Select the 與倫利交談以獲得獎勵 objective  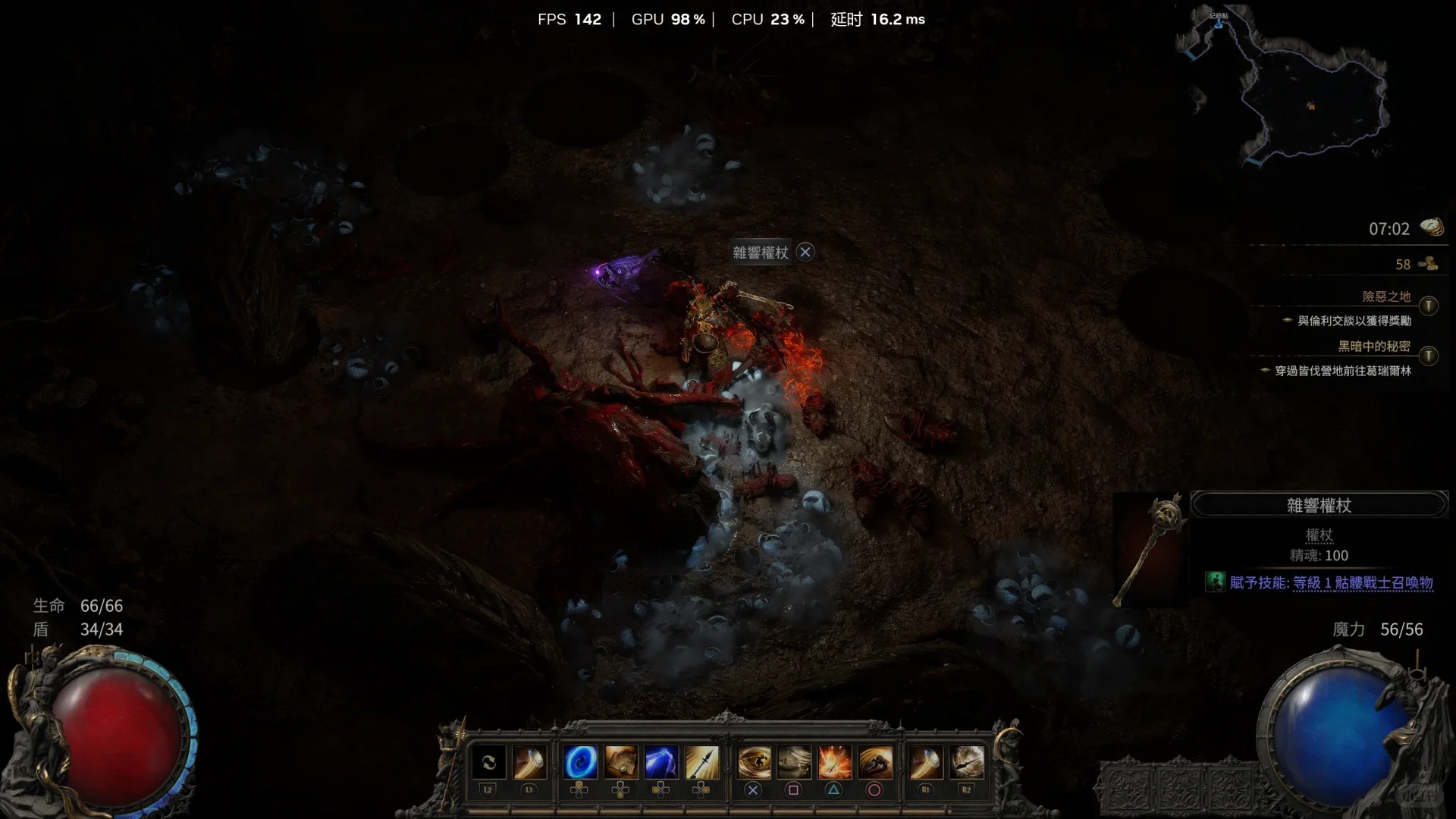click(1354, 321)
